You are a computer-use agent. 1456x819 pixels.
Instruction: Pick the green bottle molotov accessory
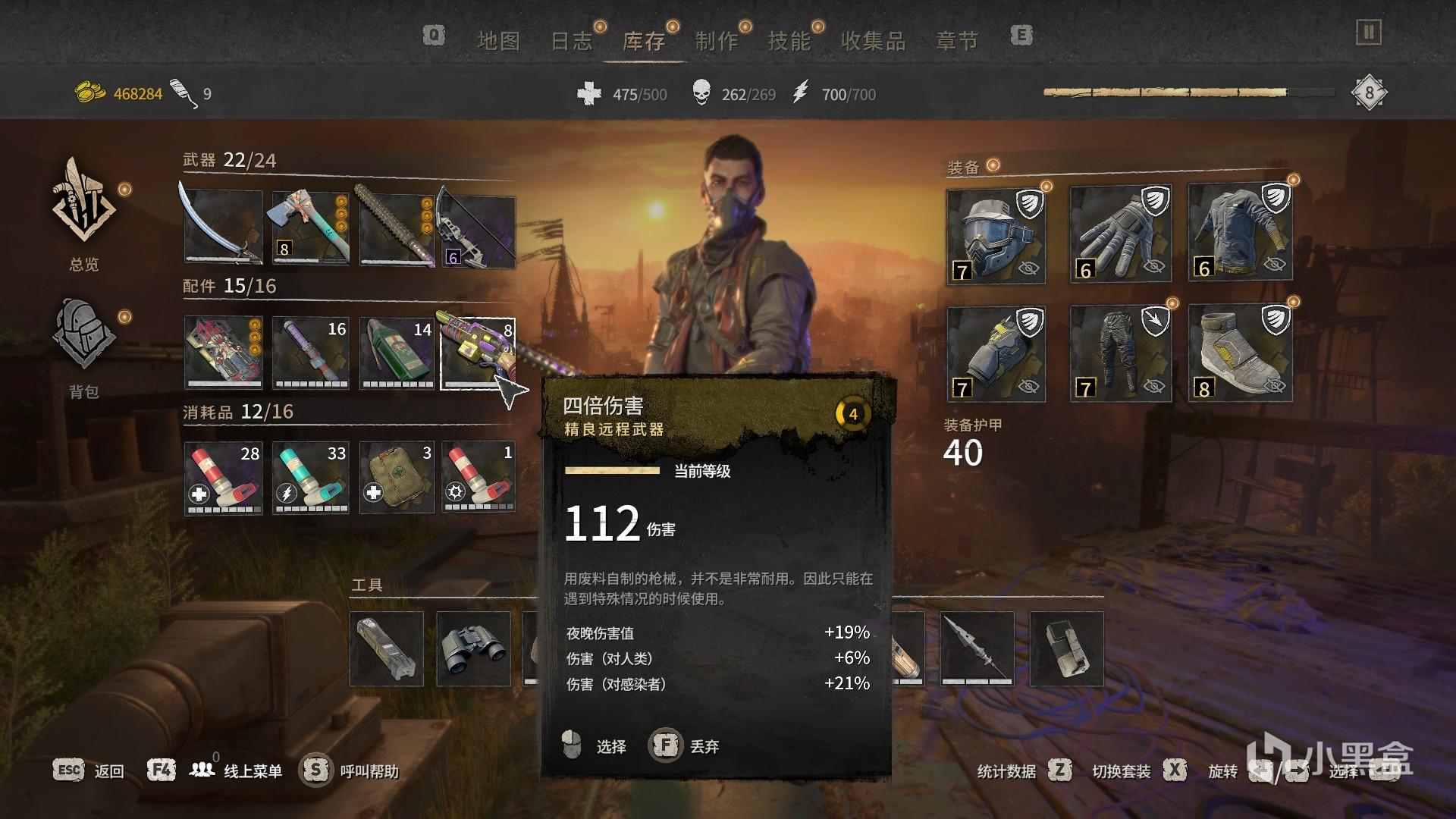397,353
